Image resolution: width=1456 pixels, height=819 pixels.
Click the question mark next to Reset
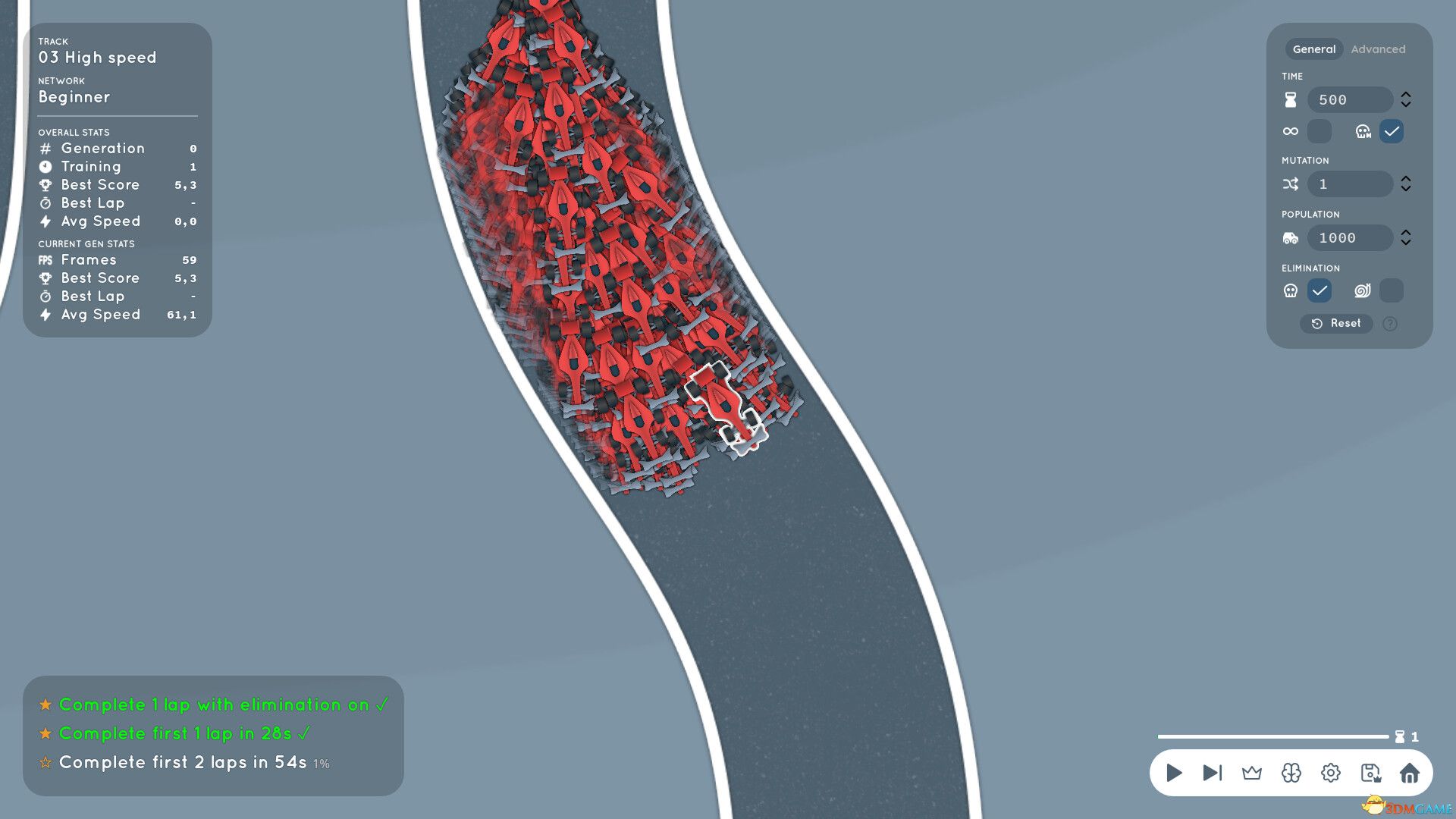(1390, 324)
